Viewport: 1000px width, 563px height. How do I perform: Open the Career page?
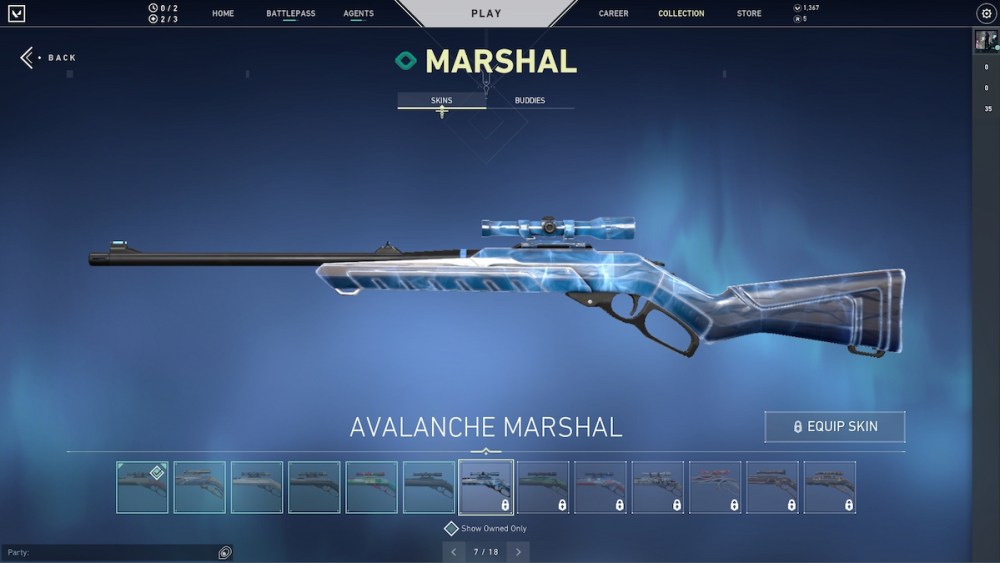[613, 14]
